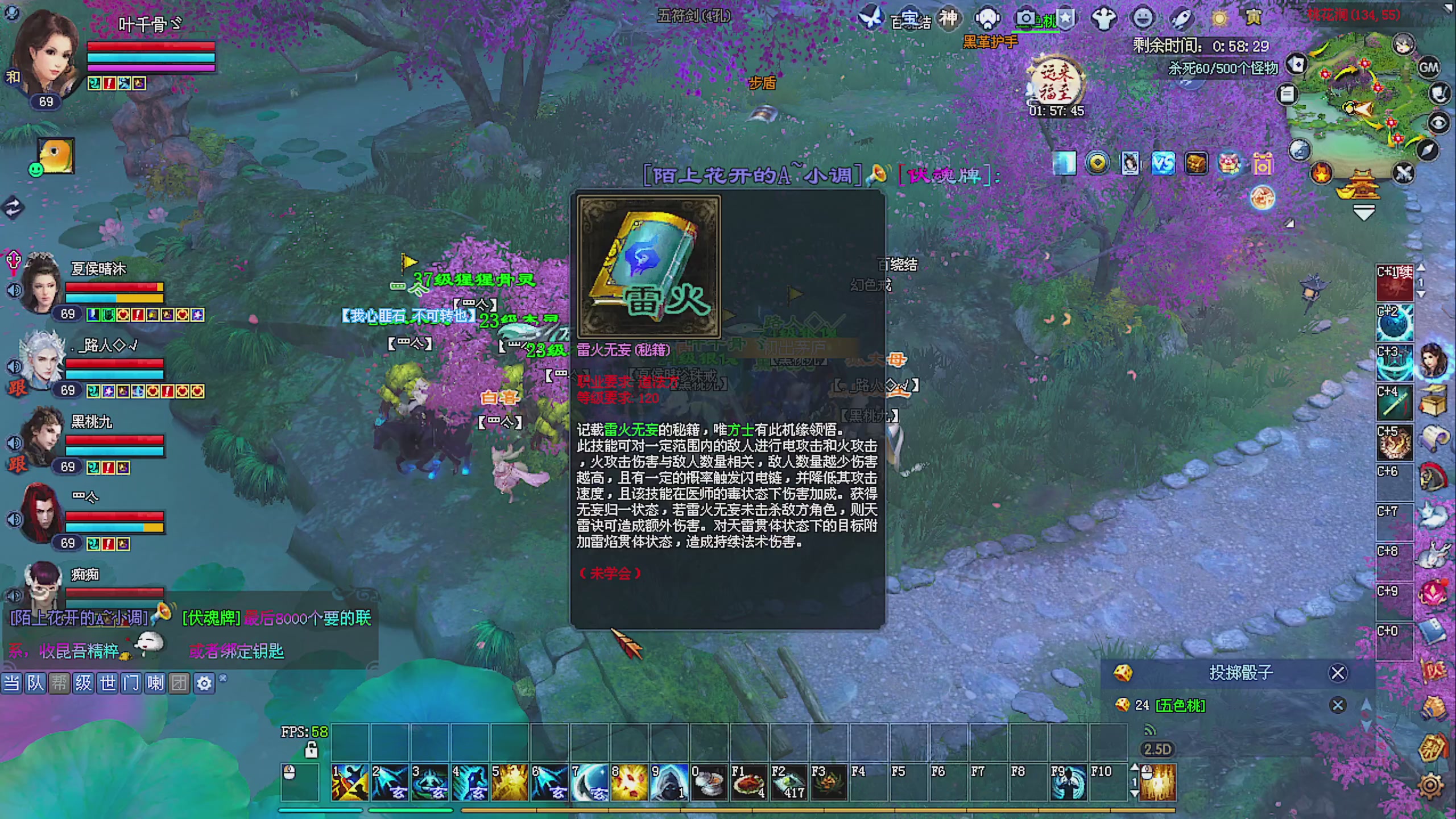Toggle follow on 黑桃九 with 跟 button
Image resolution: width=1456 pixels, height=819 pixels.
(x=17, y=464)
